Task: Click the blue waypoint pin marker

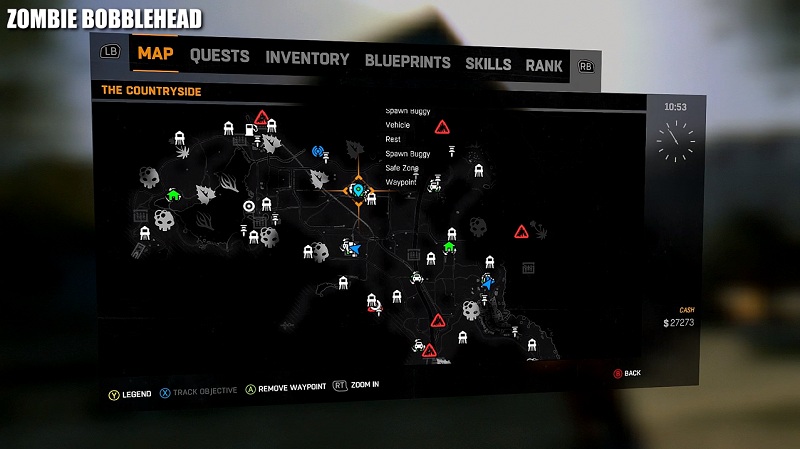Action: (357, 188)
